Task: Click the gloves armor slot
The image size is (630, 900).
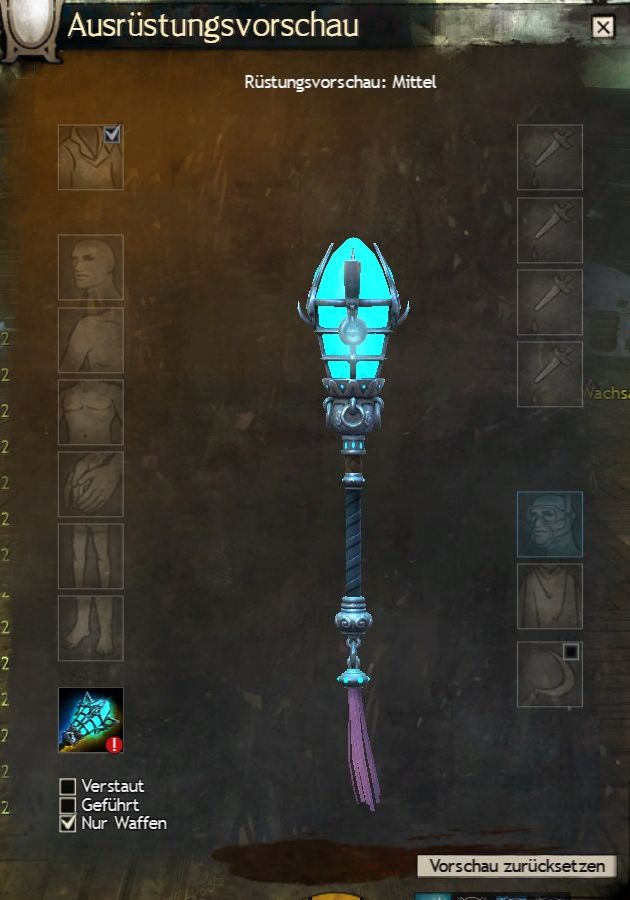Action: pos(91,484)
